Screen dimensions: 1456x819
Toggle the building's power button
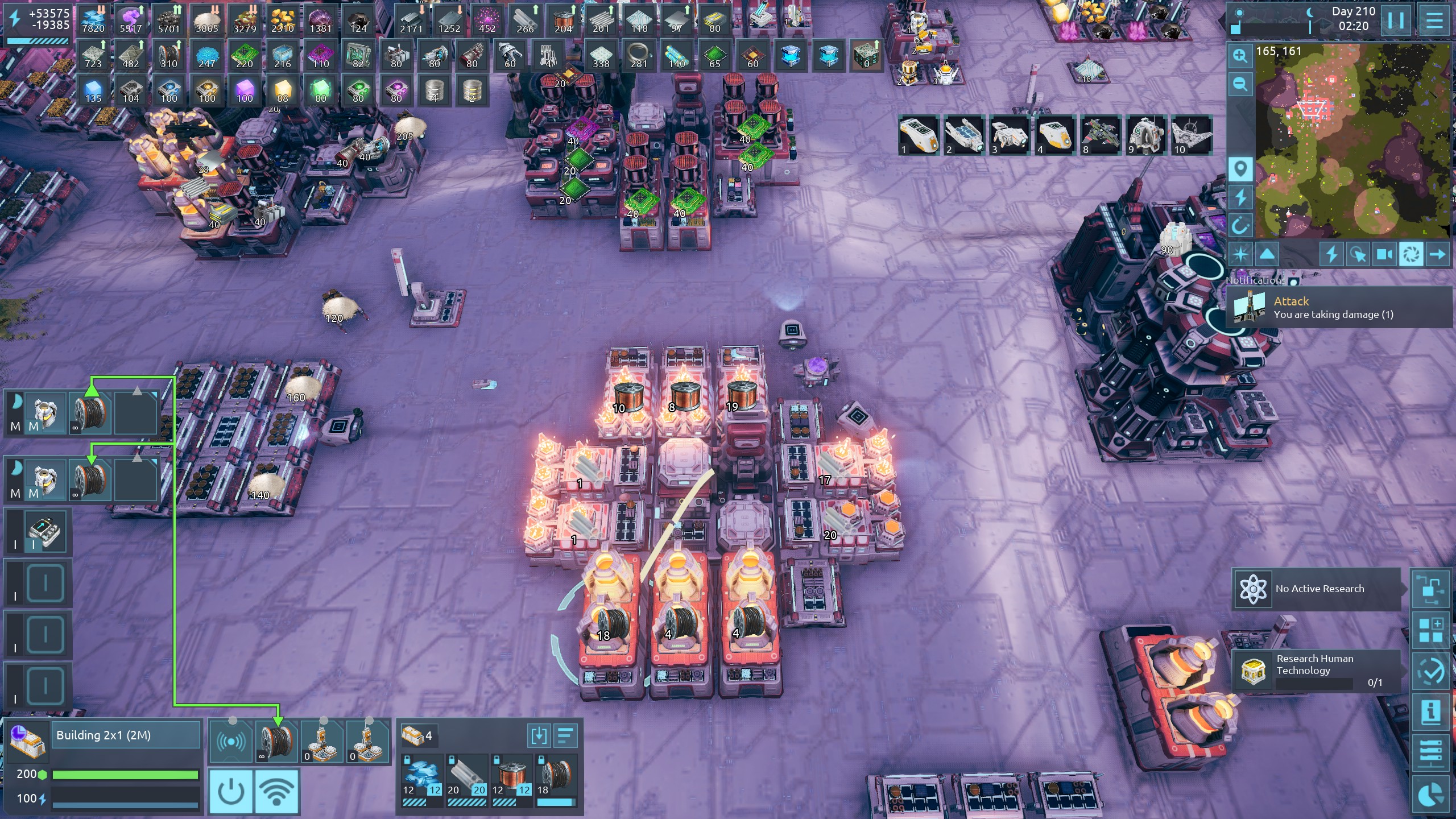[x=231, y=791]
